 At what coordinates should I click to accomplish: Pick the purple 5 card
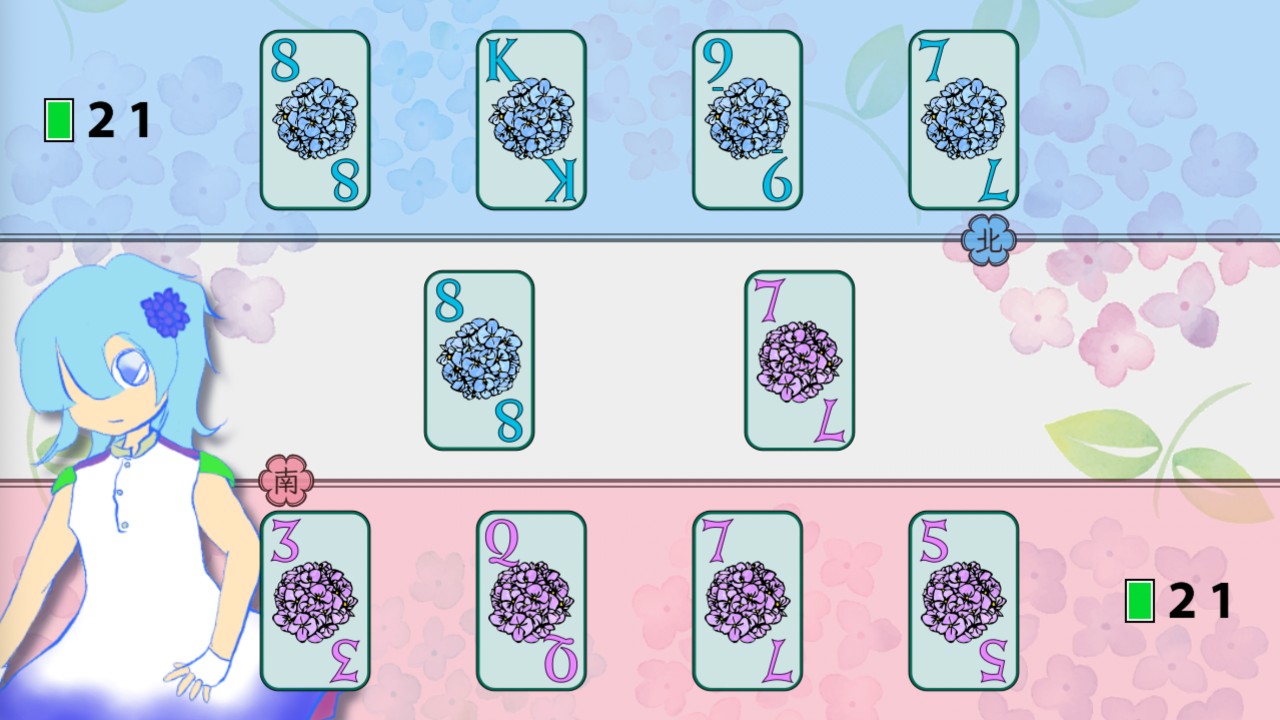(963, 600)
